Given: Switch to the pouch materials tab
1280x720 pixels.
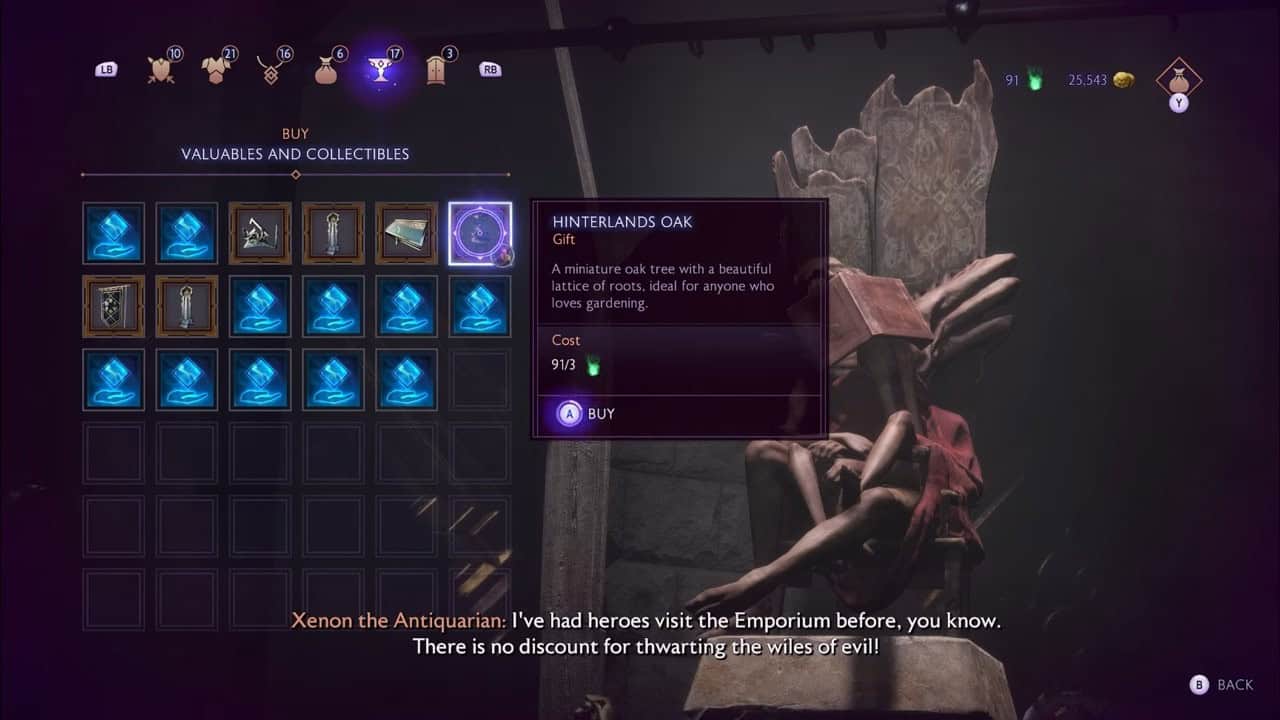Looking at the screenshot, I should pyautogui.click(x=325, y=69).
